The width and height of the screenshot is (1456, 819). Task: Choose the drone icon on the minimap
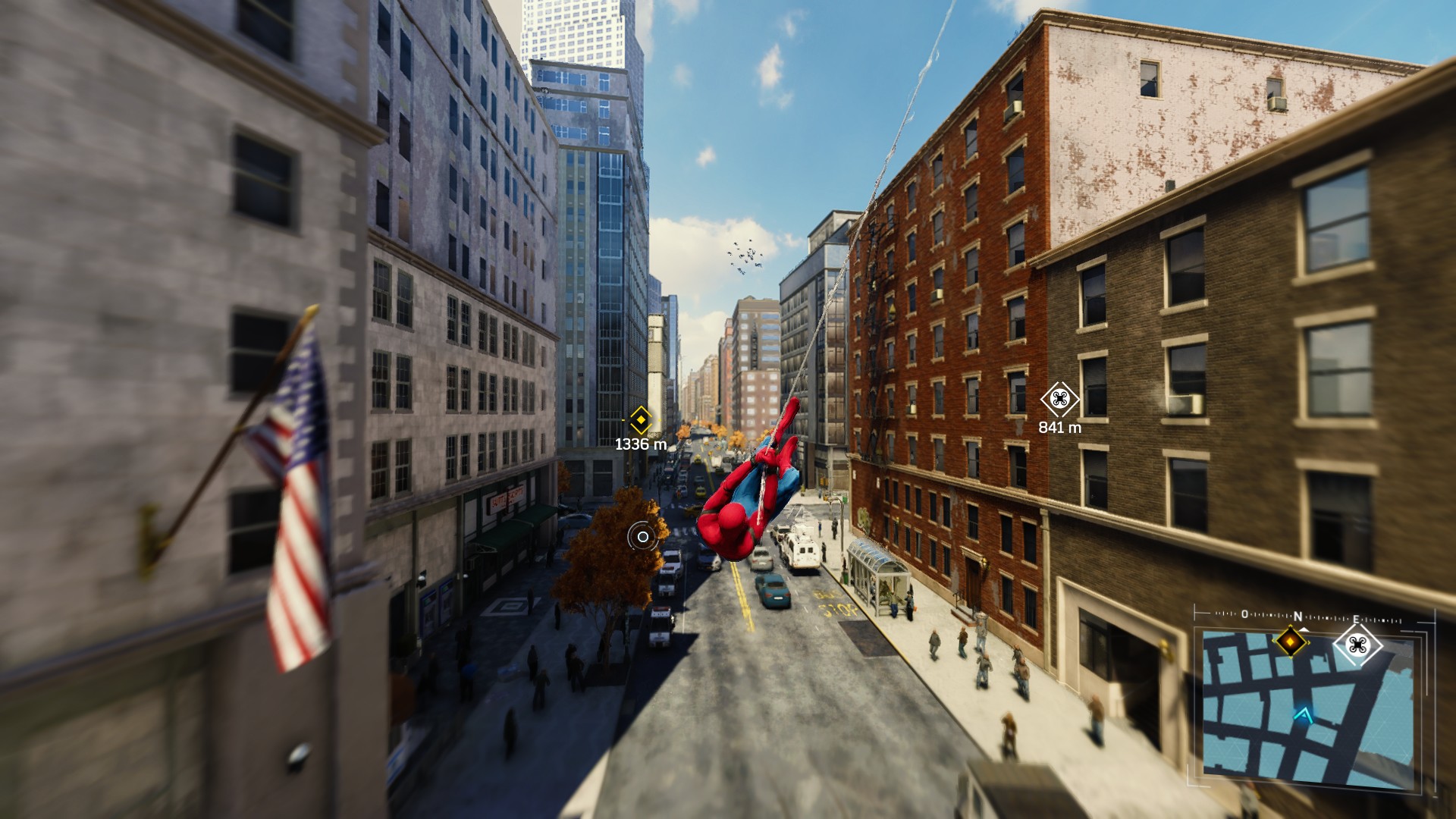pyautogui.click(x=1357, y=645)
